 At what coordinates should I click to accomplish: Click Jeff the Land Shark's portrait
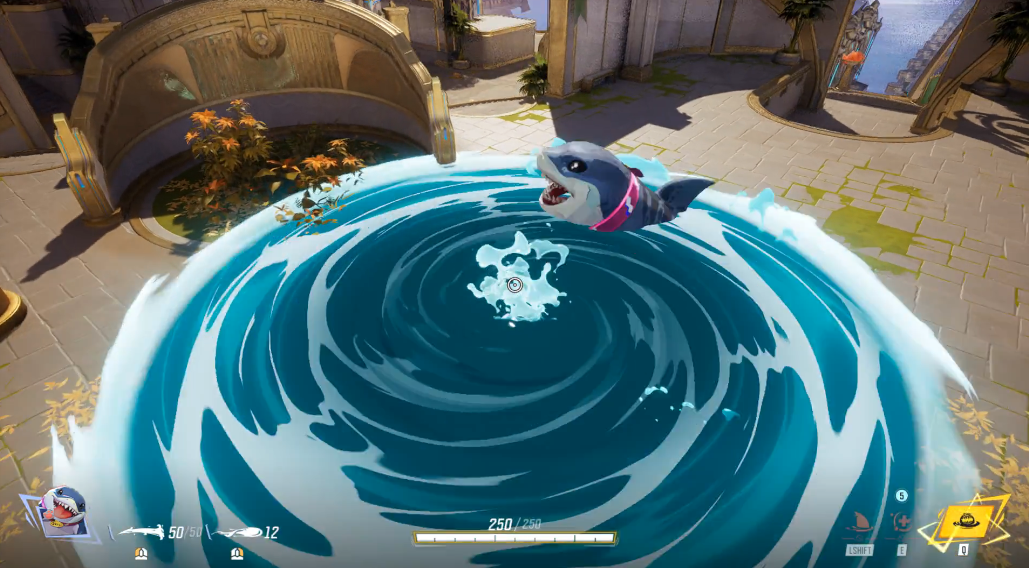[x=63, y=511]
